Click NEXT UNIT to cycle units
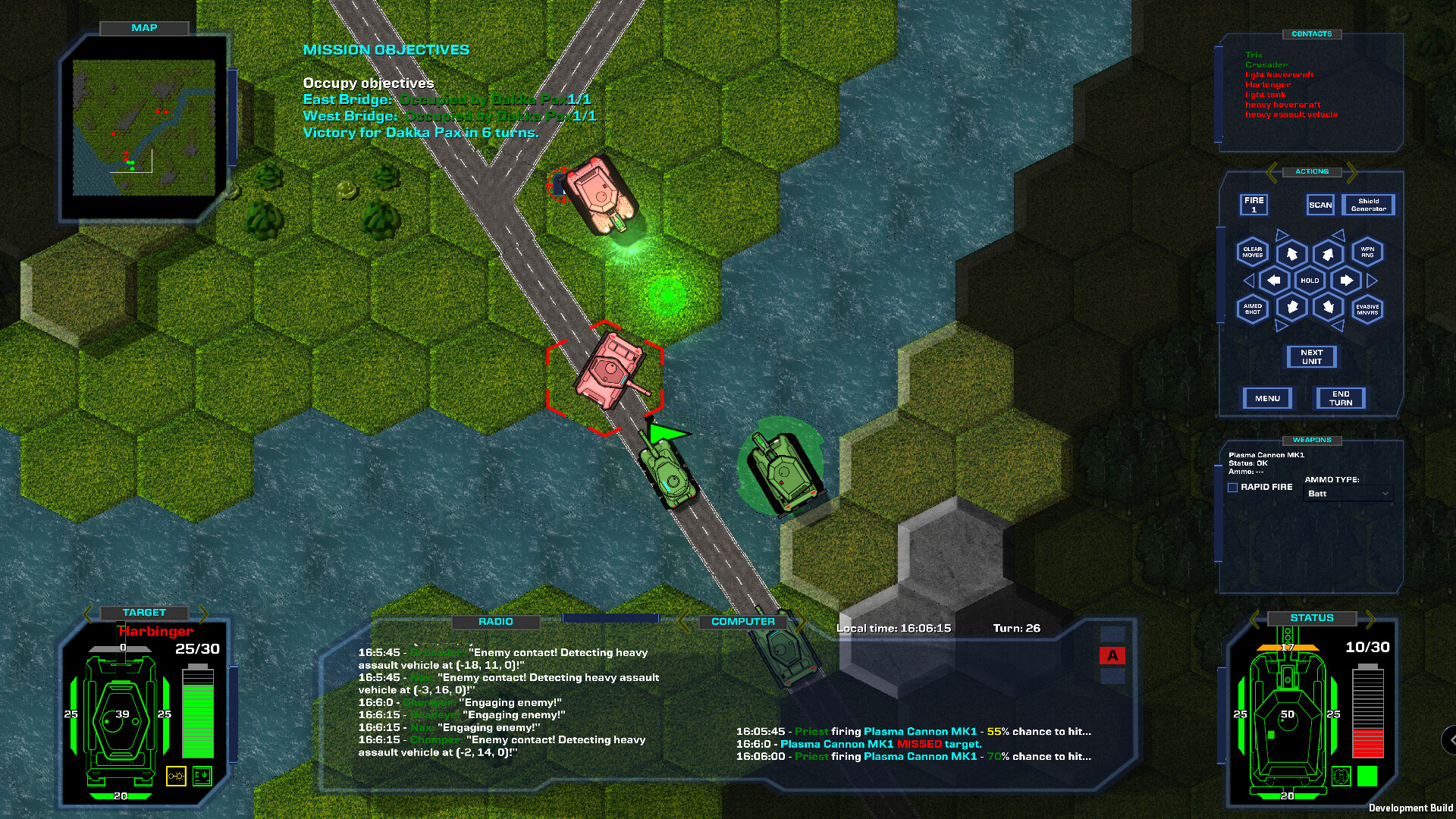 [1311, 356]
